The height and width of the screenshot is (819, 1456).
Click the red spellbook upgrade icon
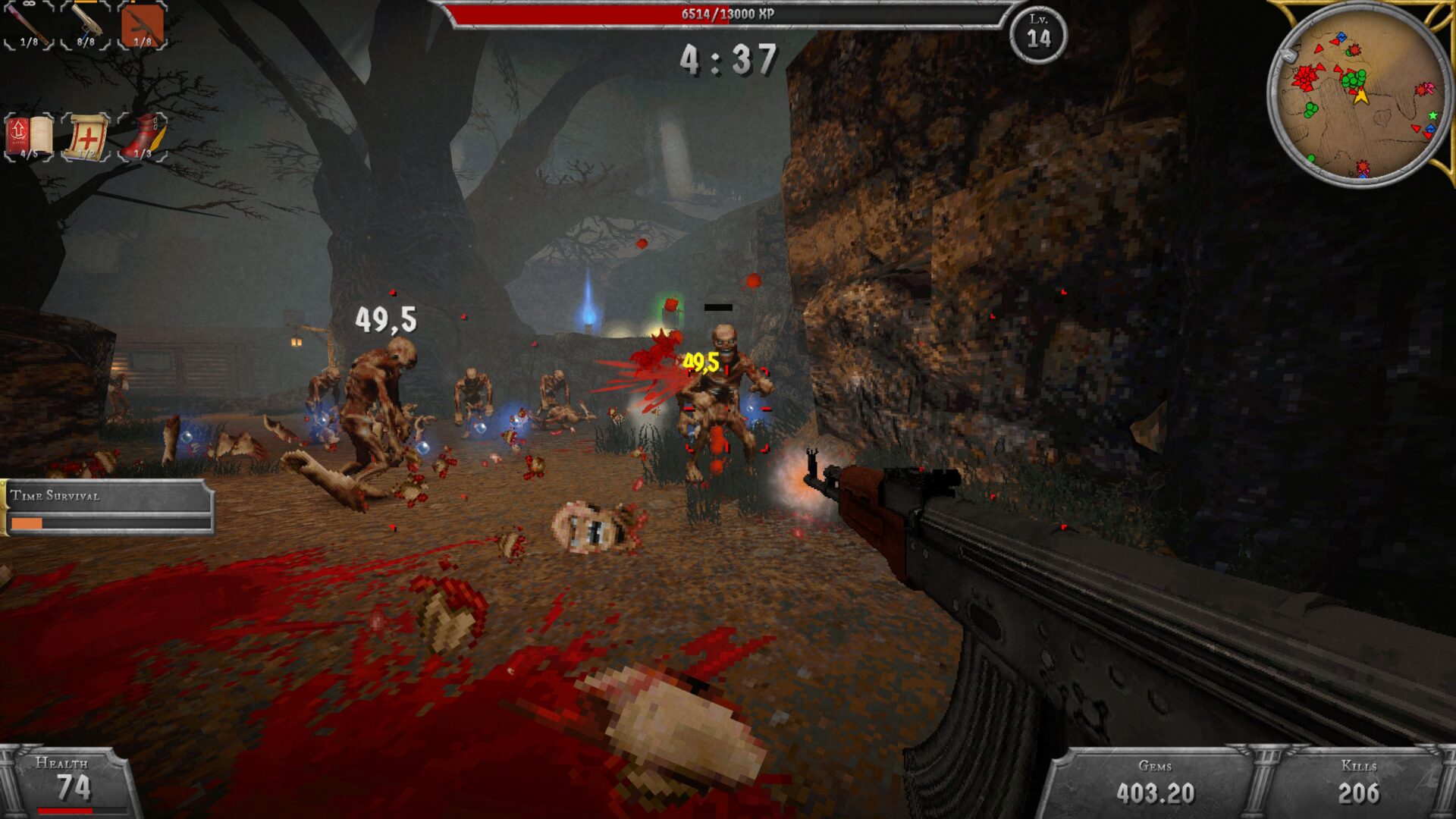tap(29, 137)
